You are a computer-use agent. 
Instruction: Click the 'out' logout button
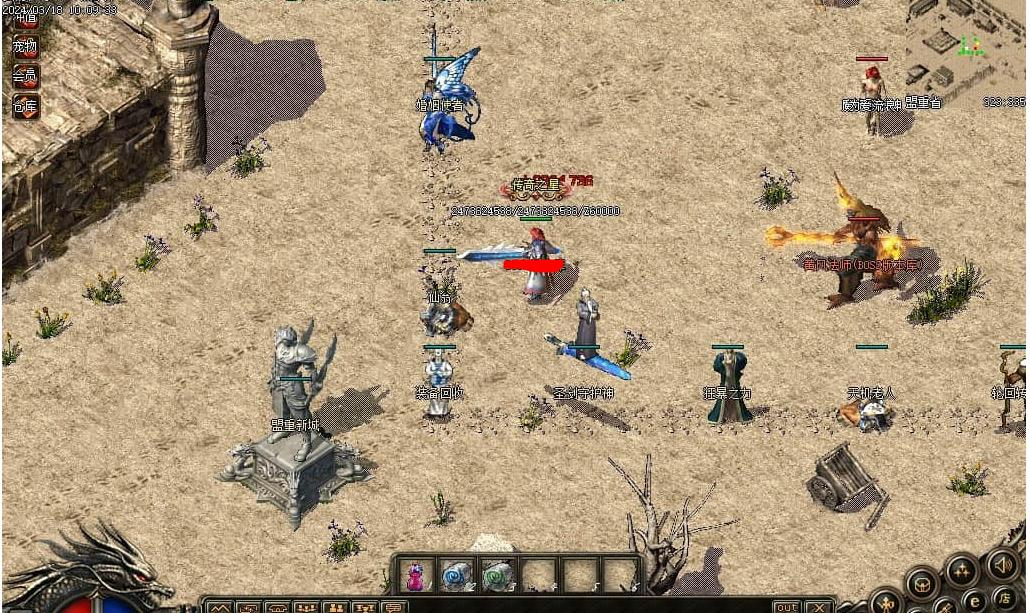tap(787, 607)
